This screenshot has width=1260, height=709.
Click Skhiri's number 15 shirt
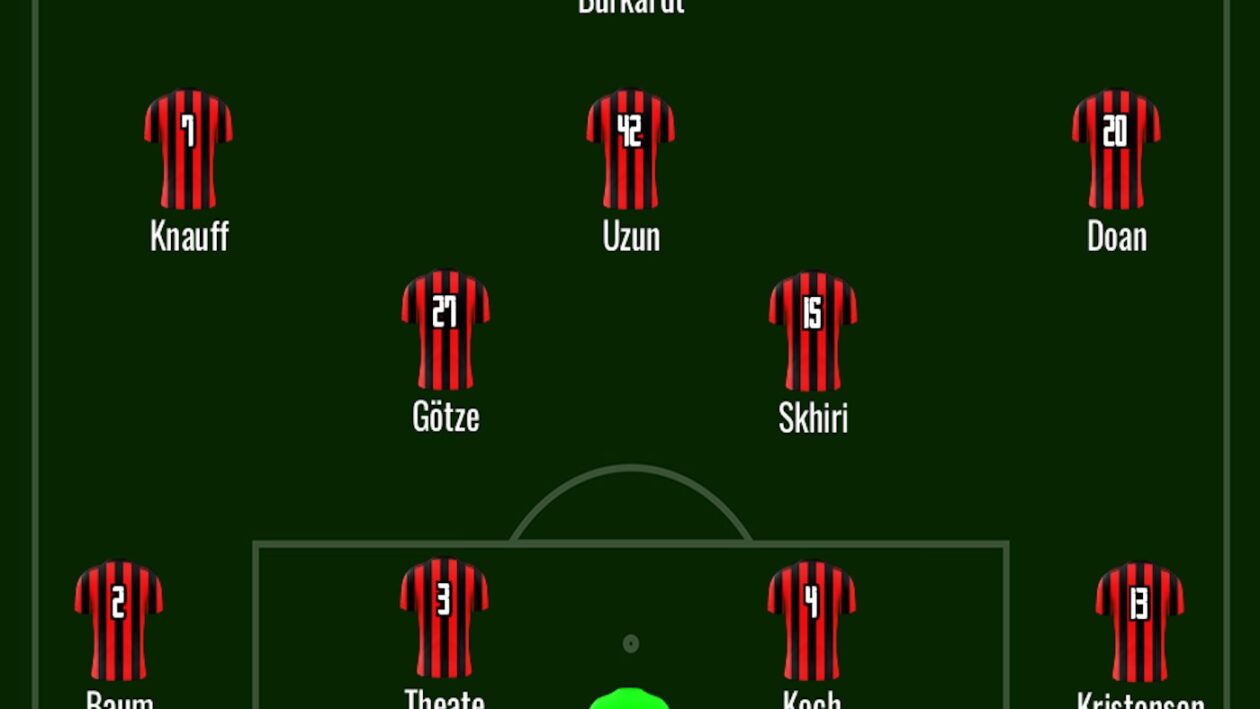(x=812, y=330)
